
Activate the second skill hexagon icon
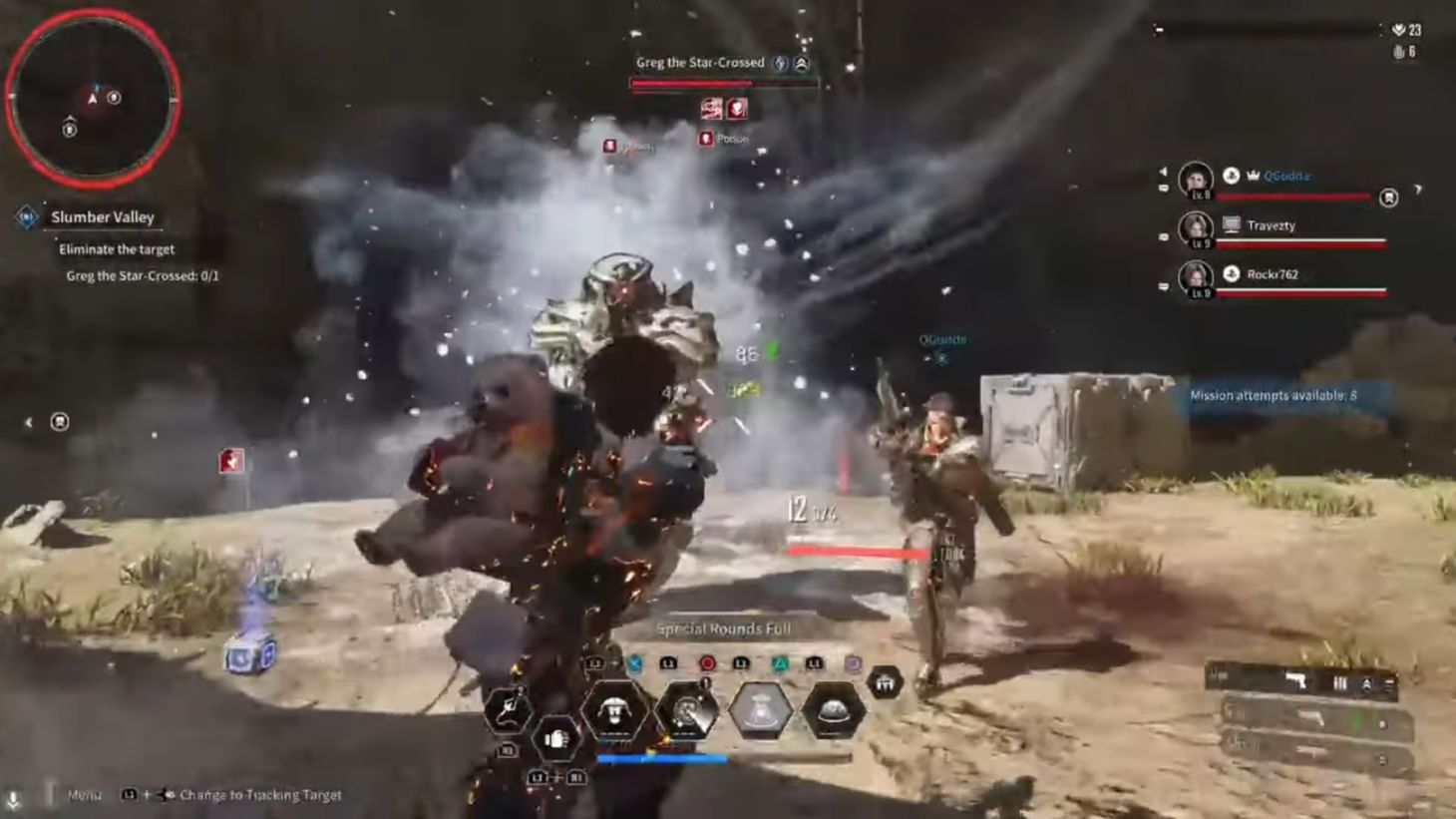click(686, 710)
